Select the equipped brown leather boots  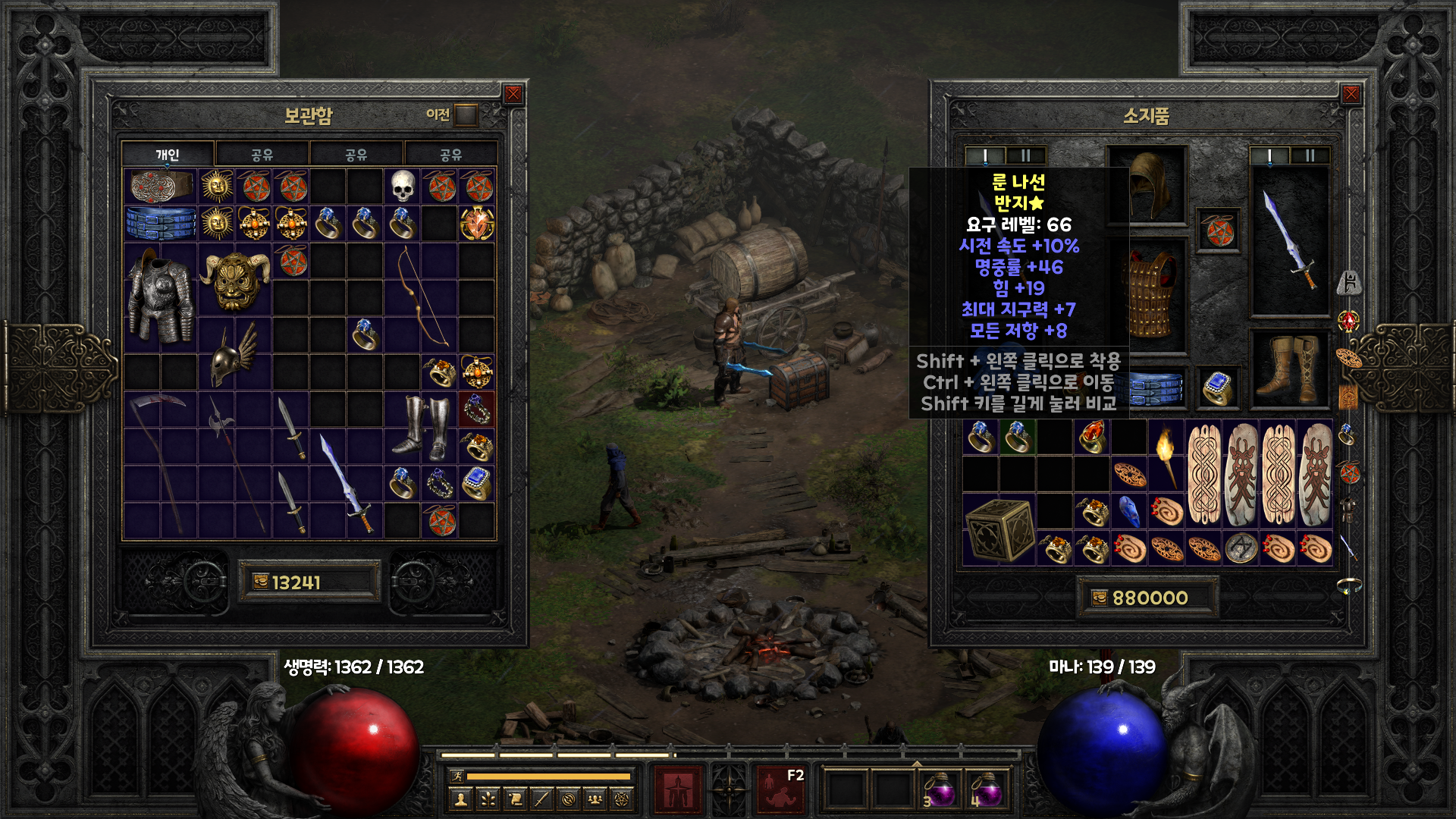pos(1289,369)
